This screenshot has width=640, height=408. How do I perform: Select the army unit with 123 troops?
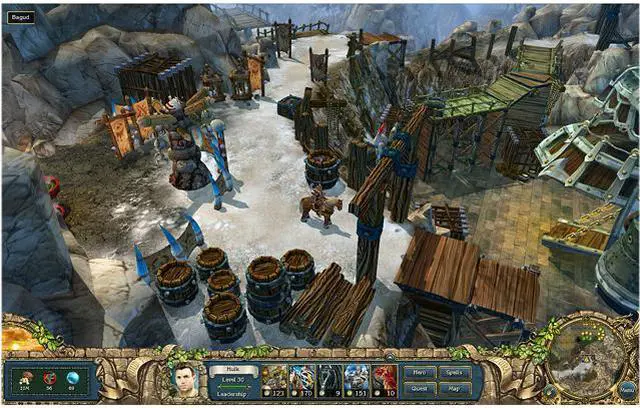coord(274,380)
